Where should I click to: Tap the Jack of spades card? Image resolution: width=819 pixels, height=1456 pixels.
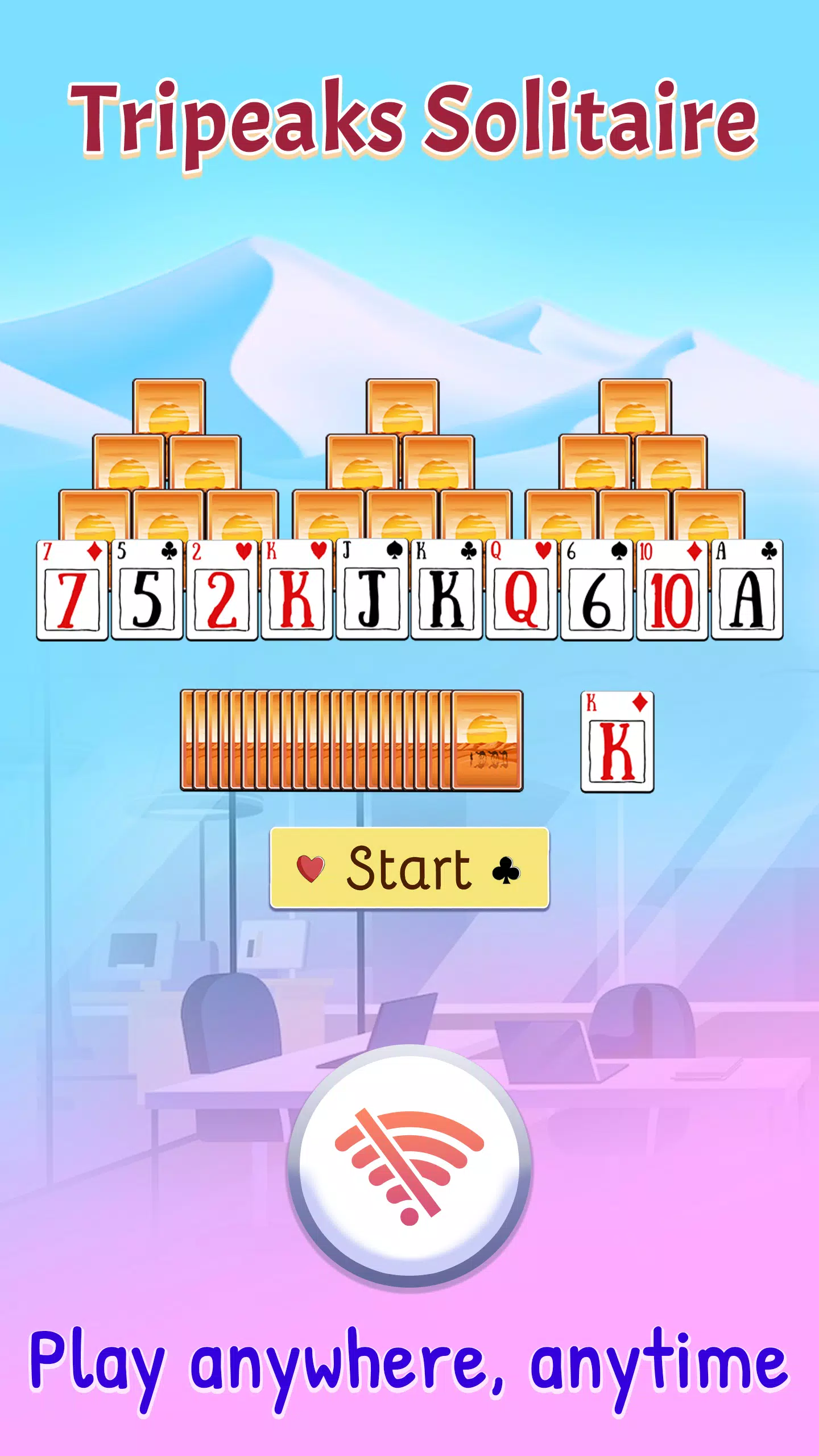pos(372,590)
